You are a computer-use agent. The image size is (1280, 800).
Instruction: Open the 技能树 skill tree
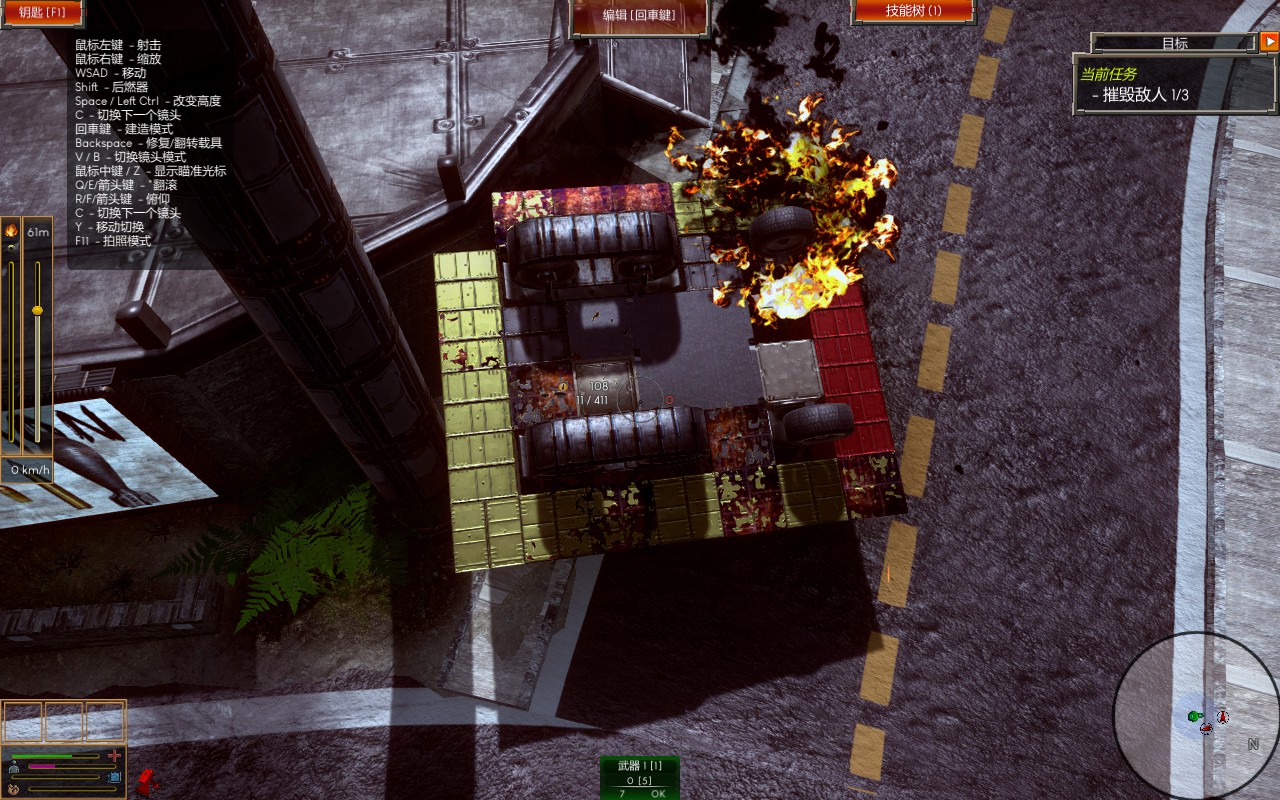(x=913, y=11)
